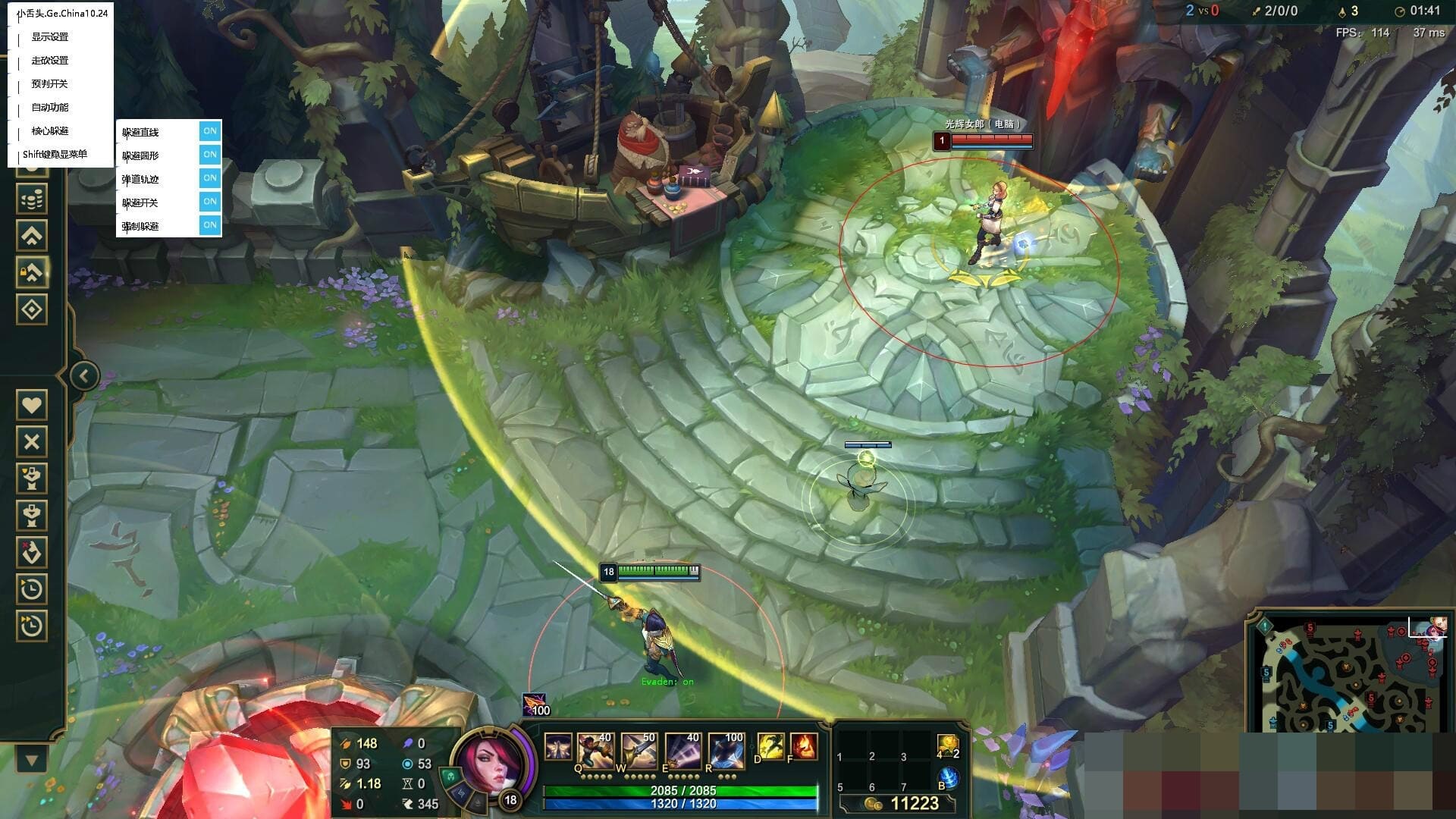The width and height of the screenshot is (1456, 819).
Task: Click the minimap
Action: tap(1348, 676)
